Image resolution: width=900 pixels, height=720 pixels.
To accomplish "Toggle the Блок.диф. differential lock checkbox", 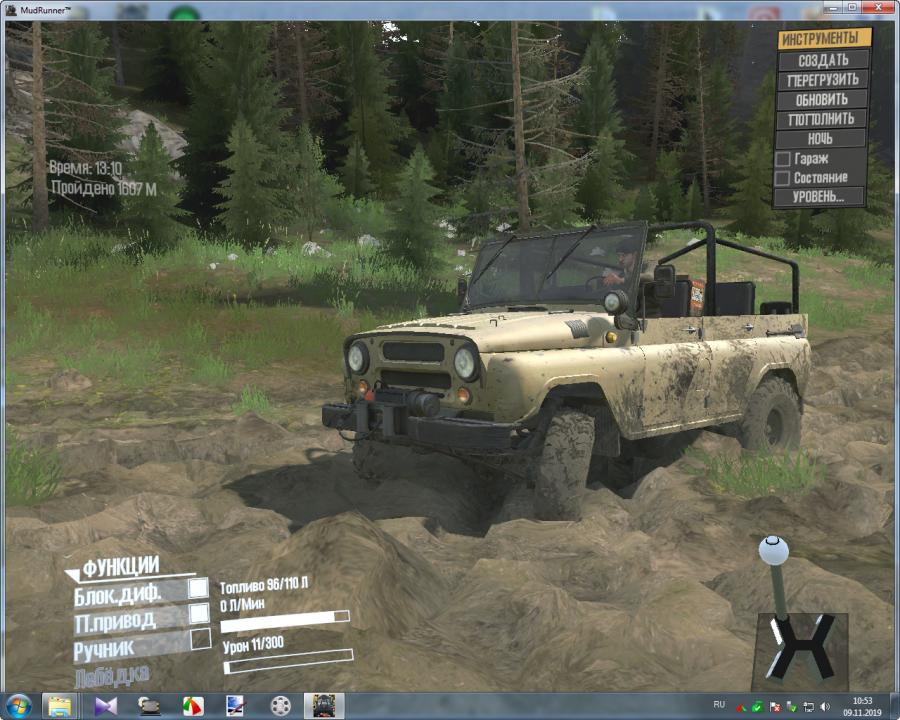I will 199,588.
